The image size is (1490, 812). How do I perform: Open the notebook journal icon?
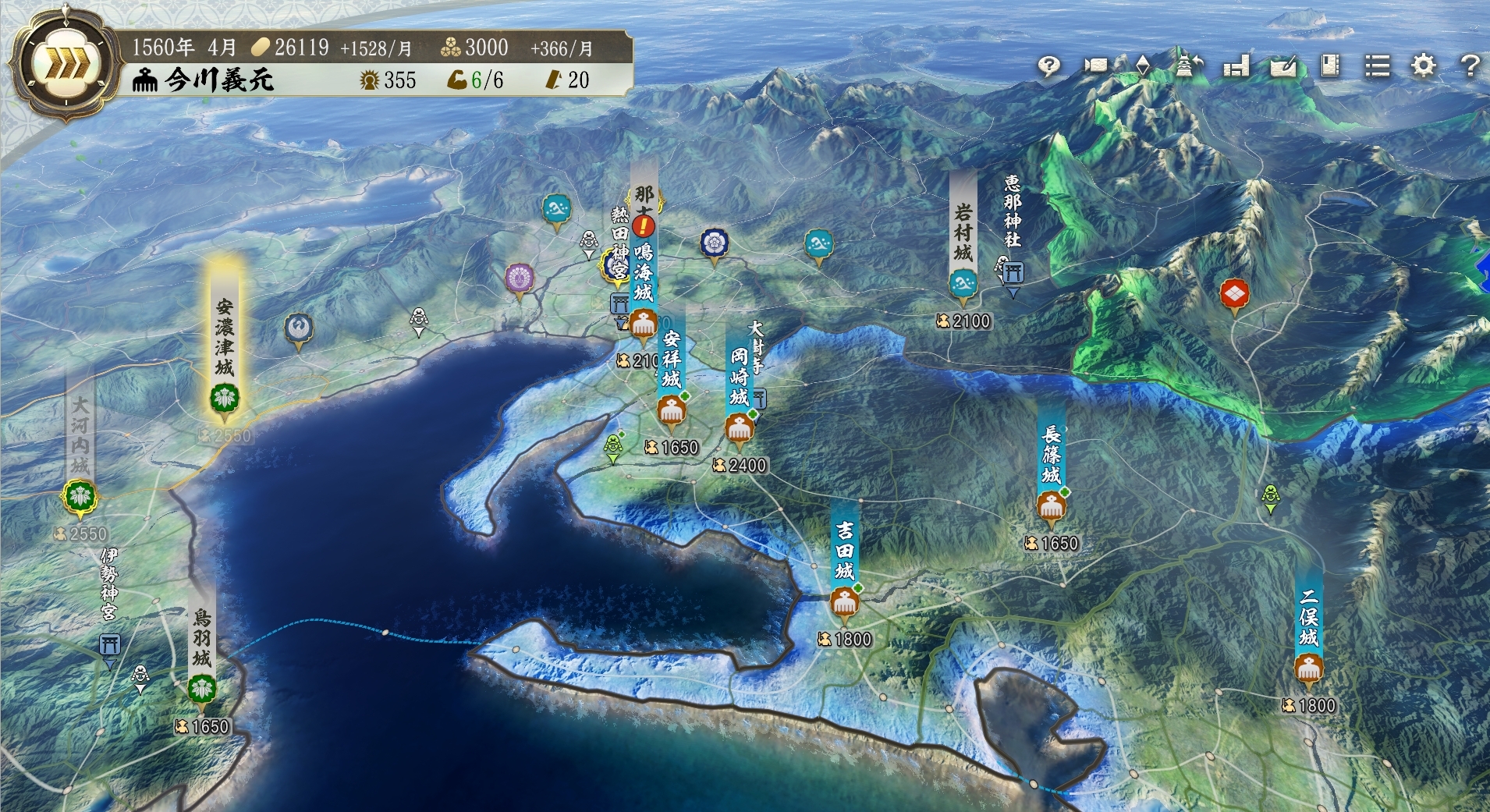(x=1330, y=66)
